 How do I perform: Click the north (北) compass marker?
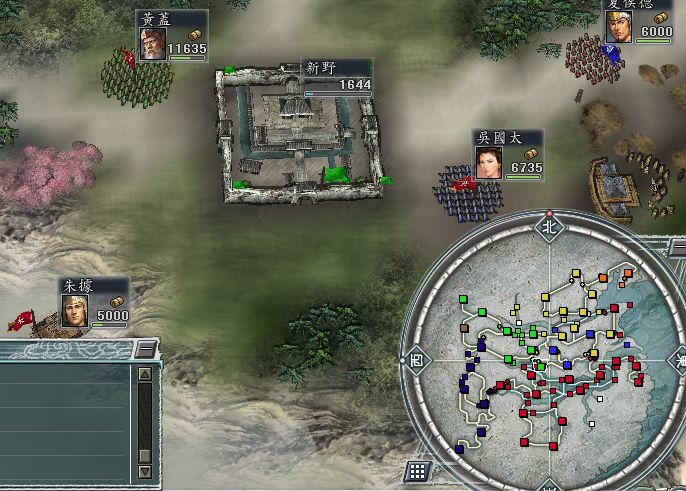[x=548, y=226]
